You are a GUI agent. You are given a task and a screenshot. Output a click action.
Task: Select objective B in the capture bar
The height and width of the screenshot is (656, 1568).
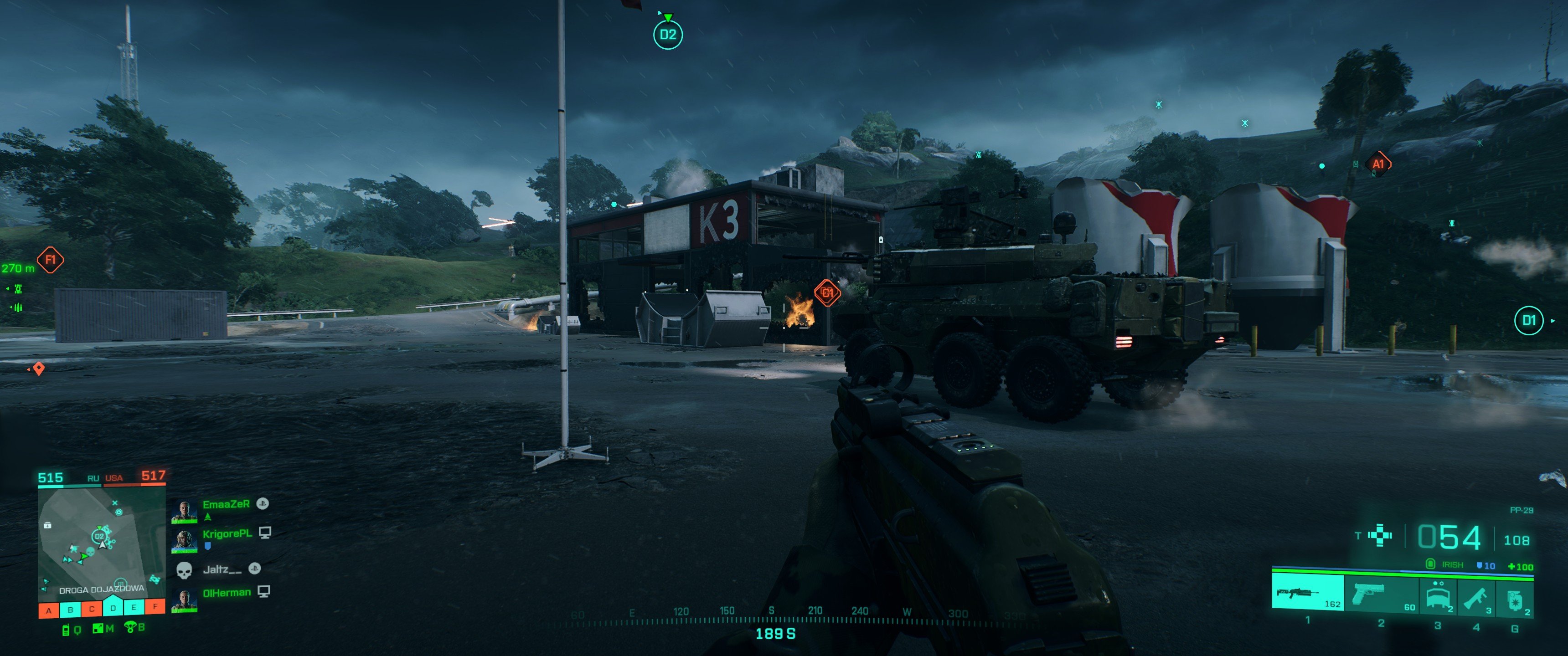pos(71,609)
